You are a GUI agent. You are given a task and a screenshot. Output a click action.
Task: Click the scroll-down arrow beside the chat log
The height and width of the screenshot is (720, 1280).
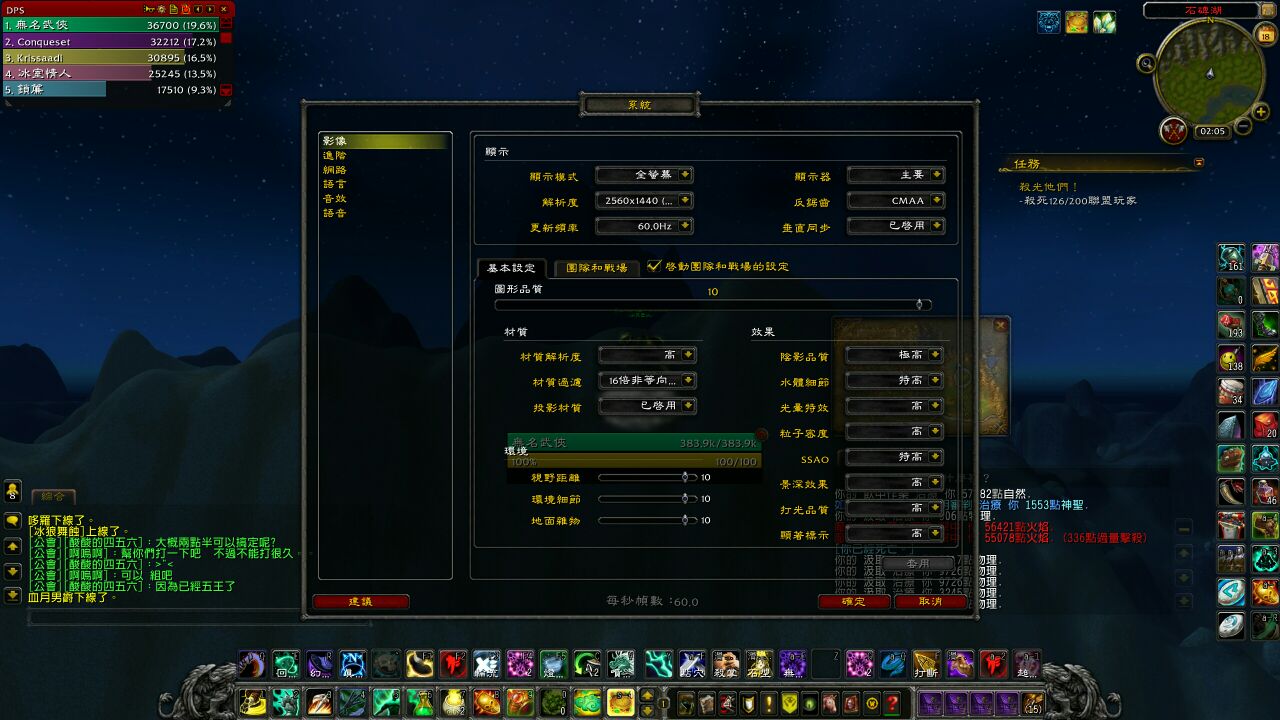click(12, 571)
